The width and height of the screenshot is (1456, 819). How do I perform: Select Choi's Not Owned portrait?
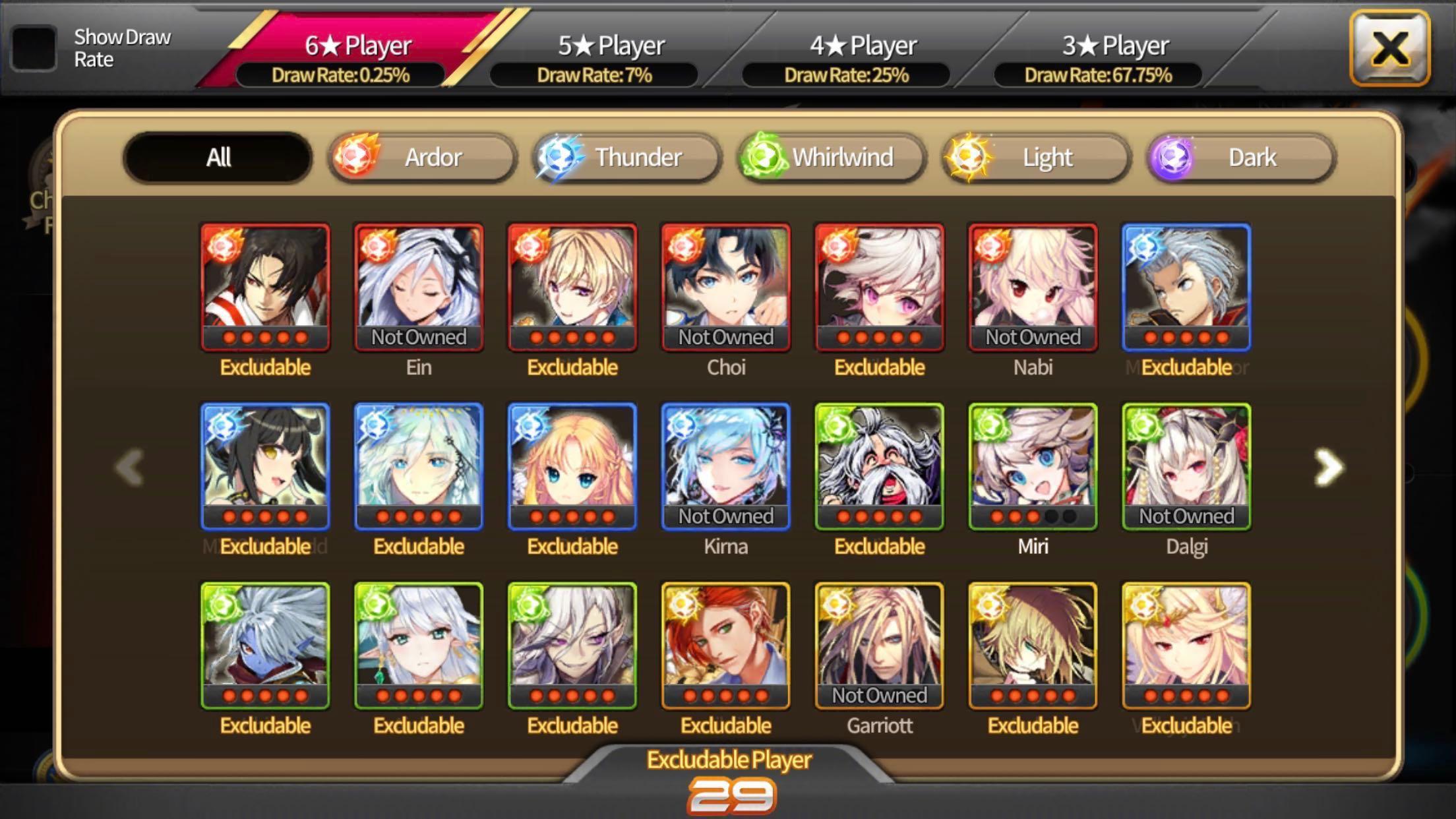(725, 288)
